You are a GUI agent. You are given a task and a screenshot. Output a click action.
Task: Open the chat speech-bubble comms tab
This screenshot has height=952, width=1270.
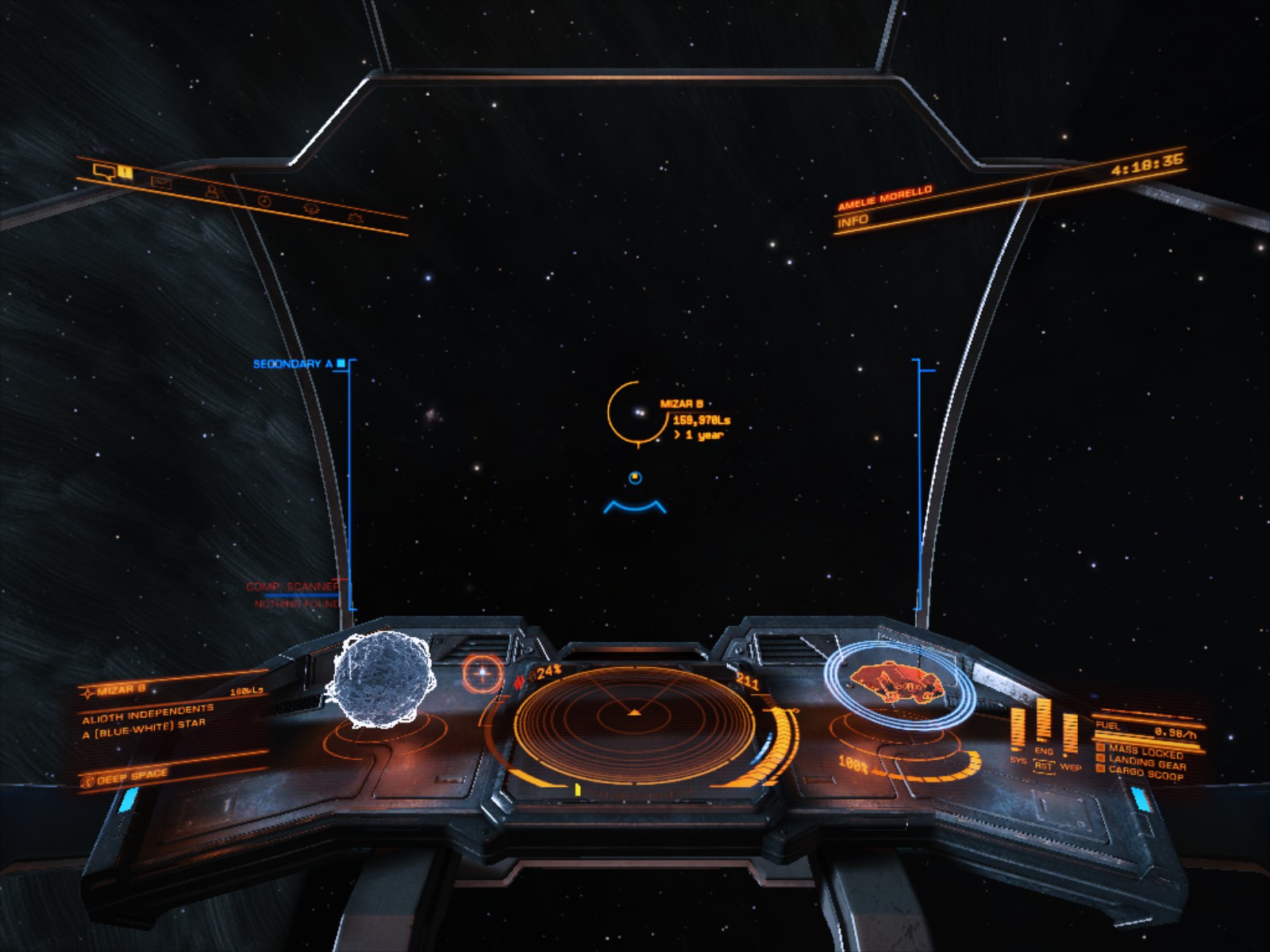click(105, 171)
